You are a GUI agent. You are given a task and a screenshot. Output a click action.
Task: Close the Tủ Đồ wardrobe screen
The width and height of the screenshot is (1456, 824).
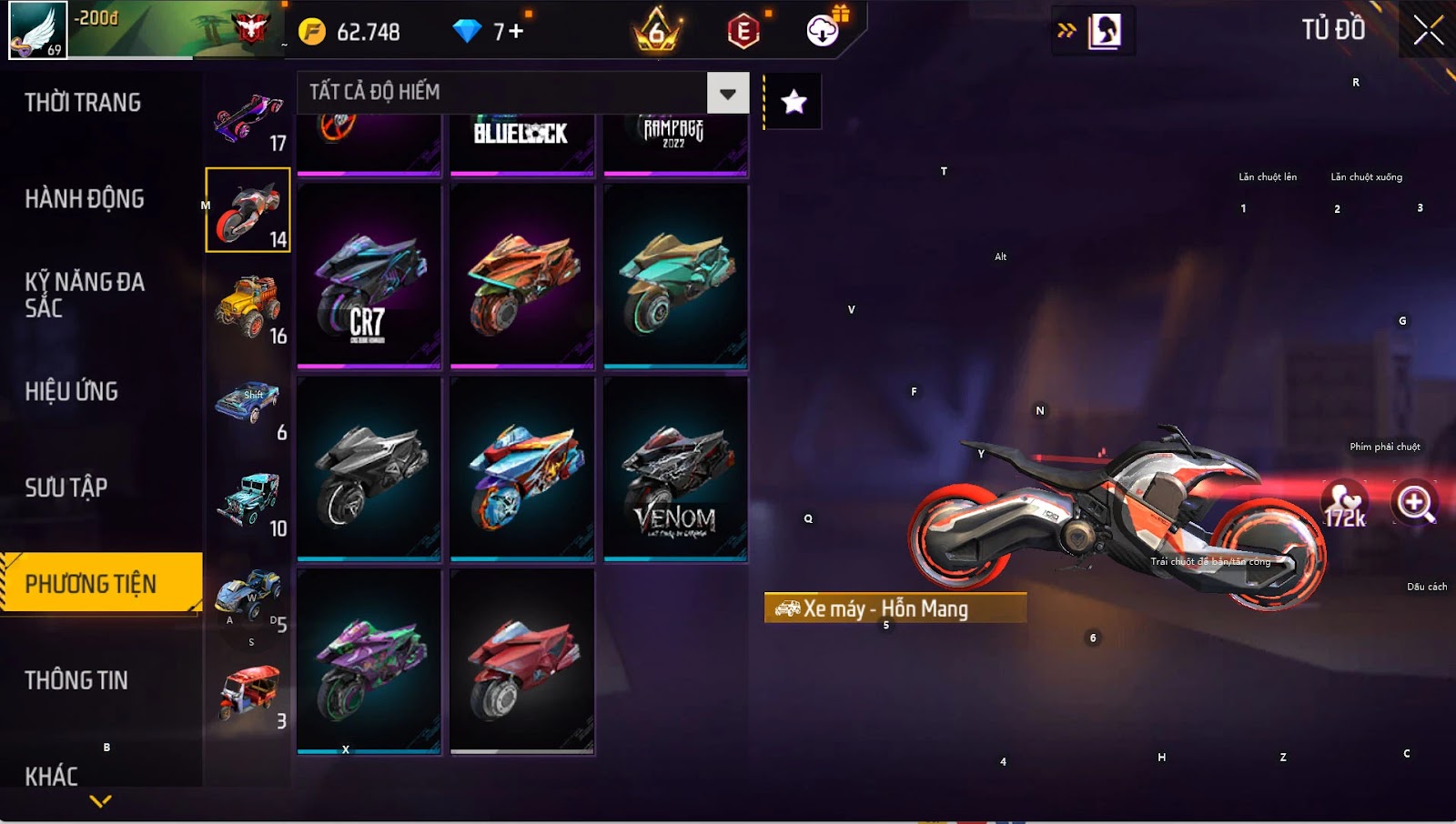click(1428, 30)
